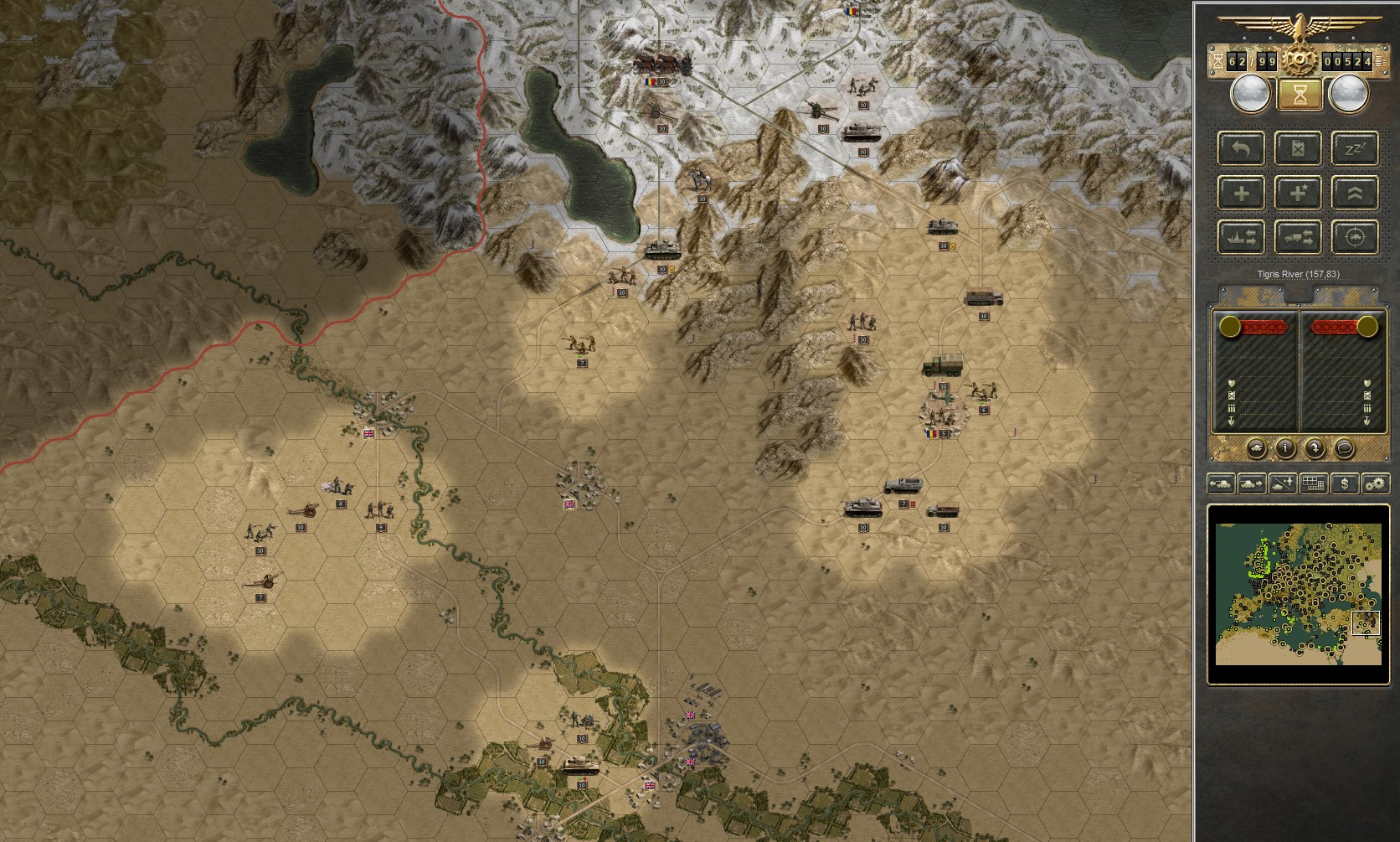Toggle land transport with the truck icon
The image size is (1400, 842).
pyautogui.click(x=1298, y=238)
